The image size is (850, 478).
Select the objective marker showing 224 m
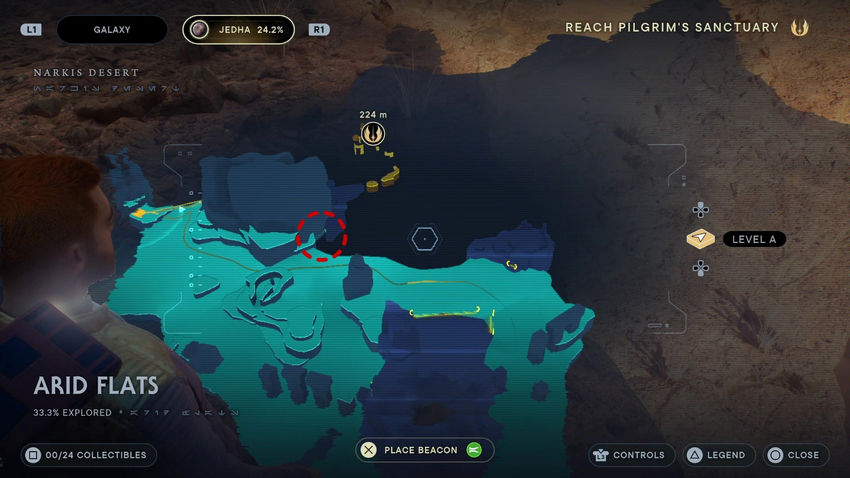(x=373, y=133)
